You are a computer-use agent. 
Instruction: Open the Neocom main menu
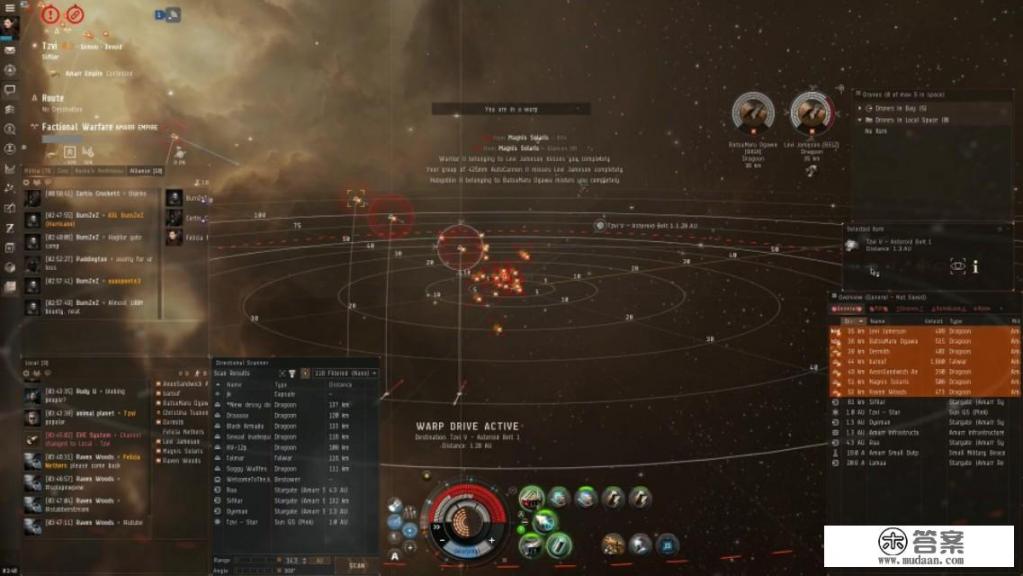coord(11,7)
